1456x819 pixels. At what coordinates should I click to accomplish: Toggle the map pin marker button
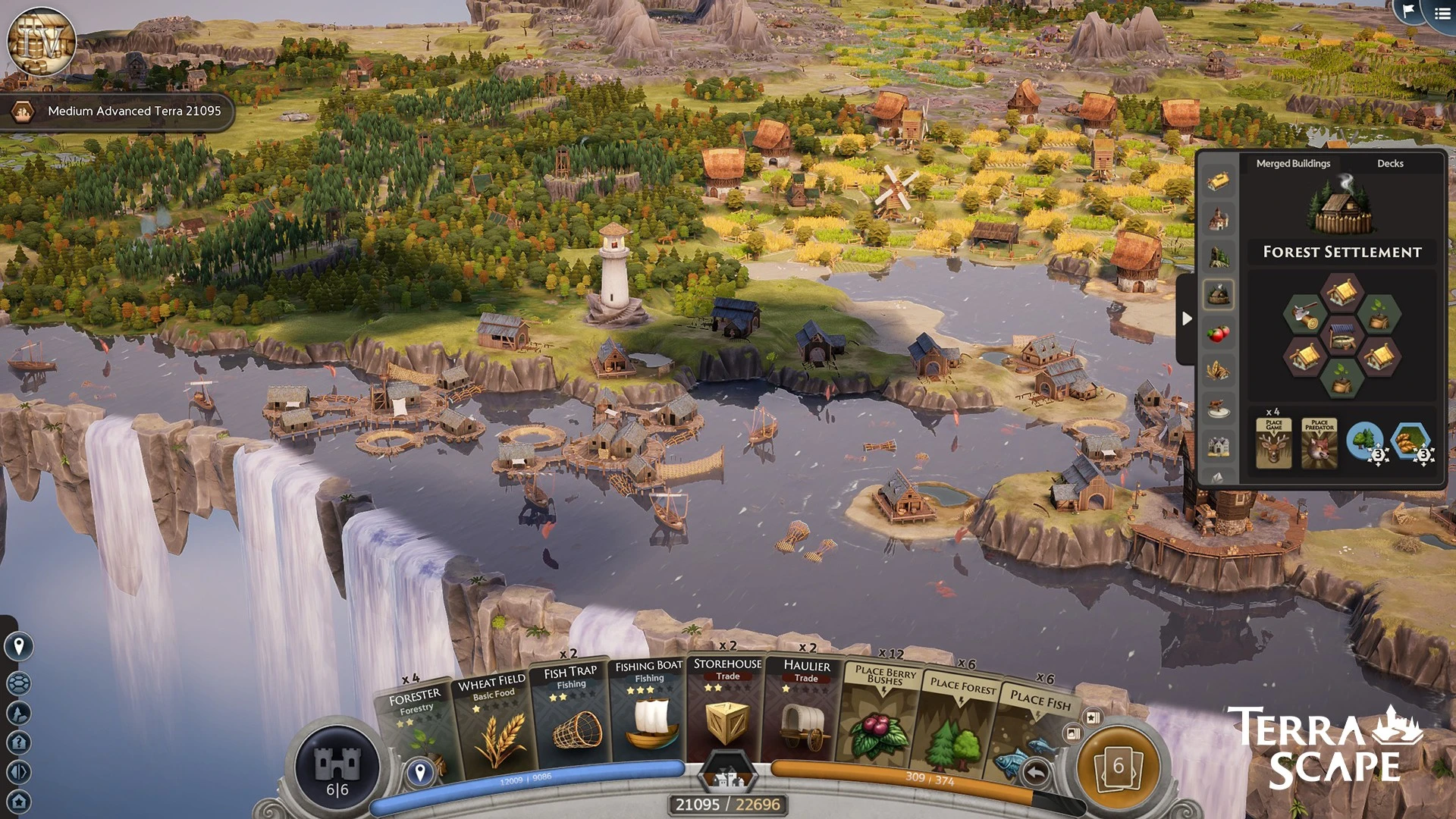(19, 646)
